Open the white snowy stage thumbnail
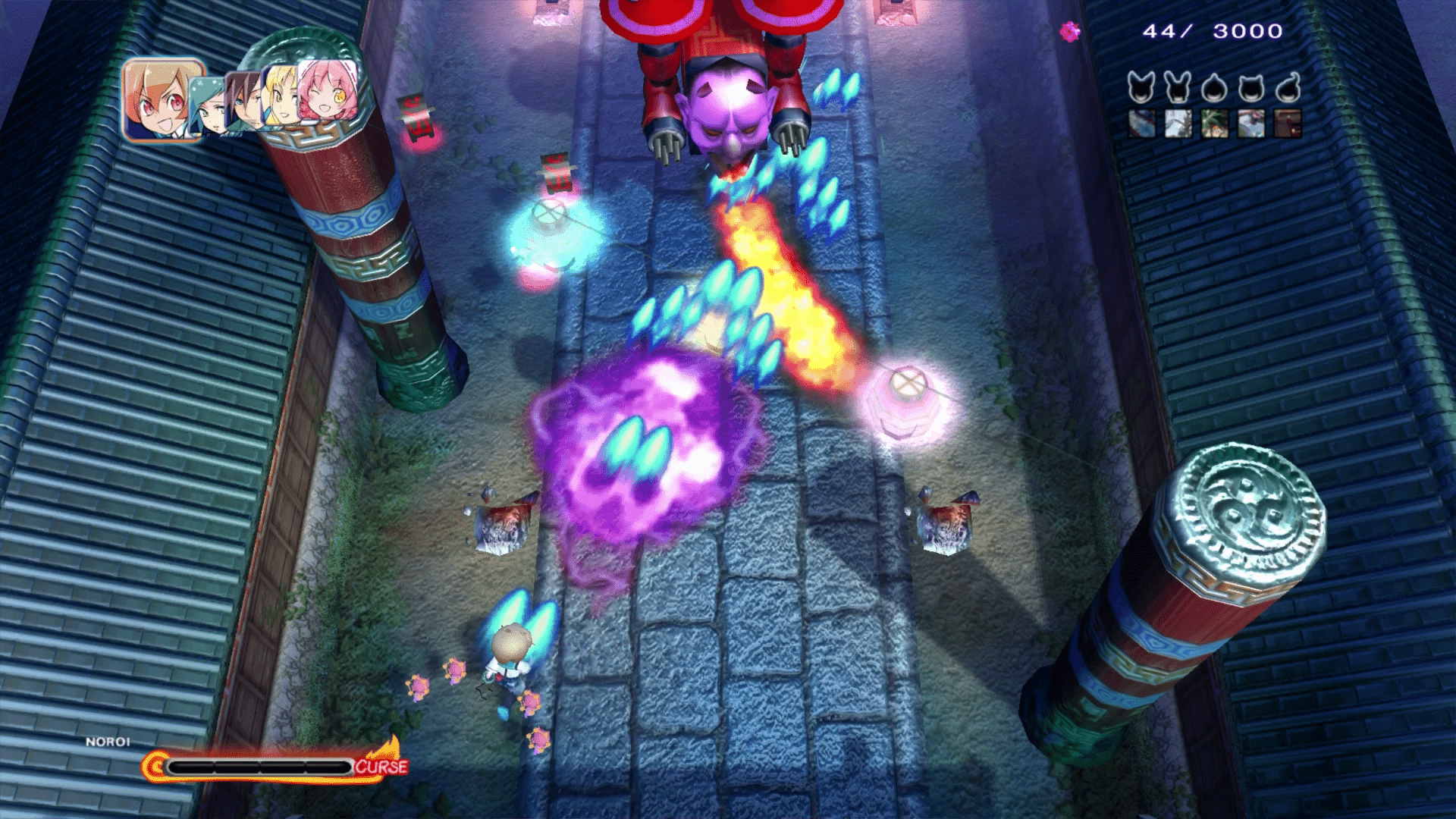 [x=1178, y=124]
